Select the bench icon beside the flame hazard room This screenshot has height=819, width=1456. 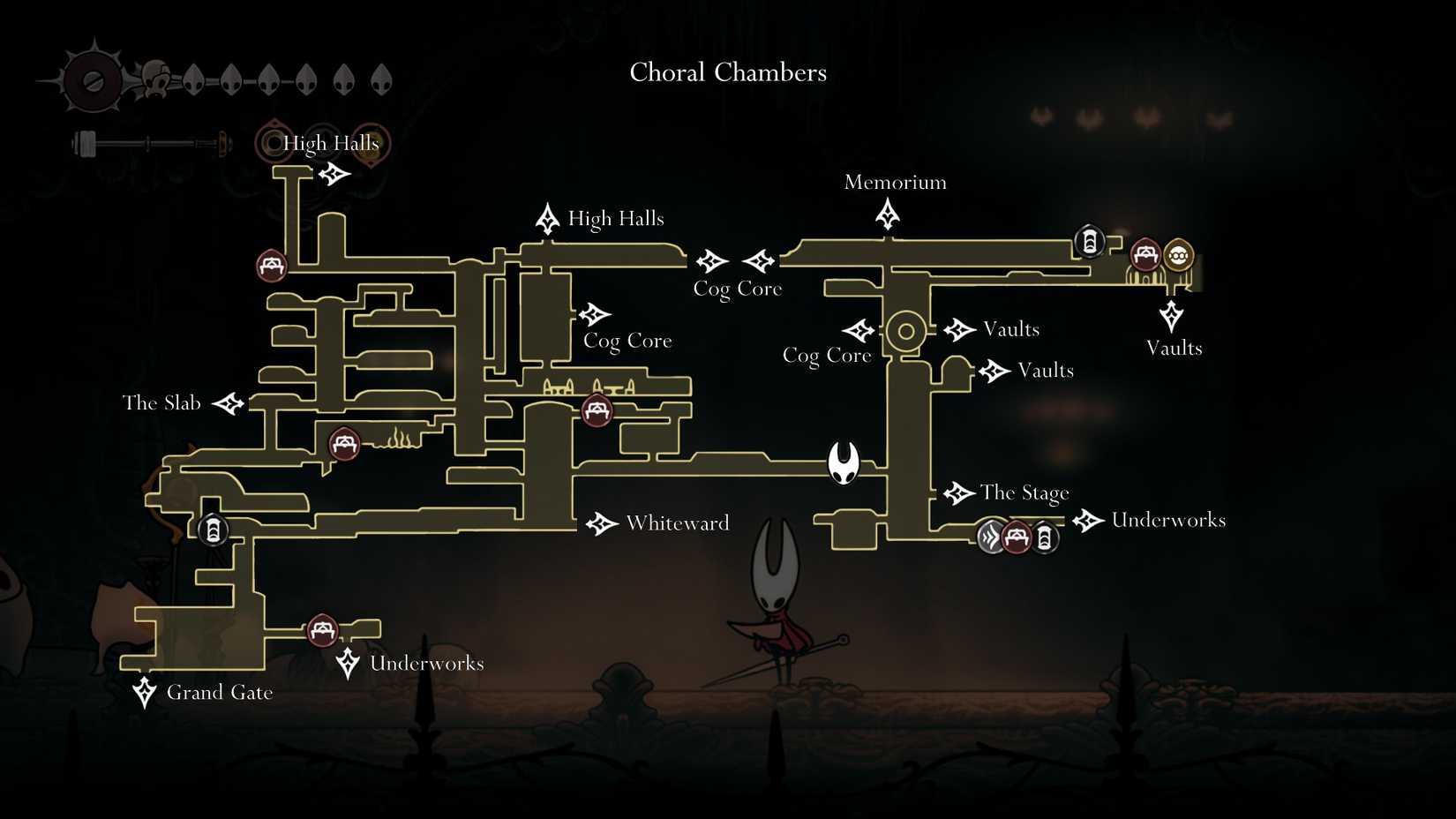click(344, 444)
